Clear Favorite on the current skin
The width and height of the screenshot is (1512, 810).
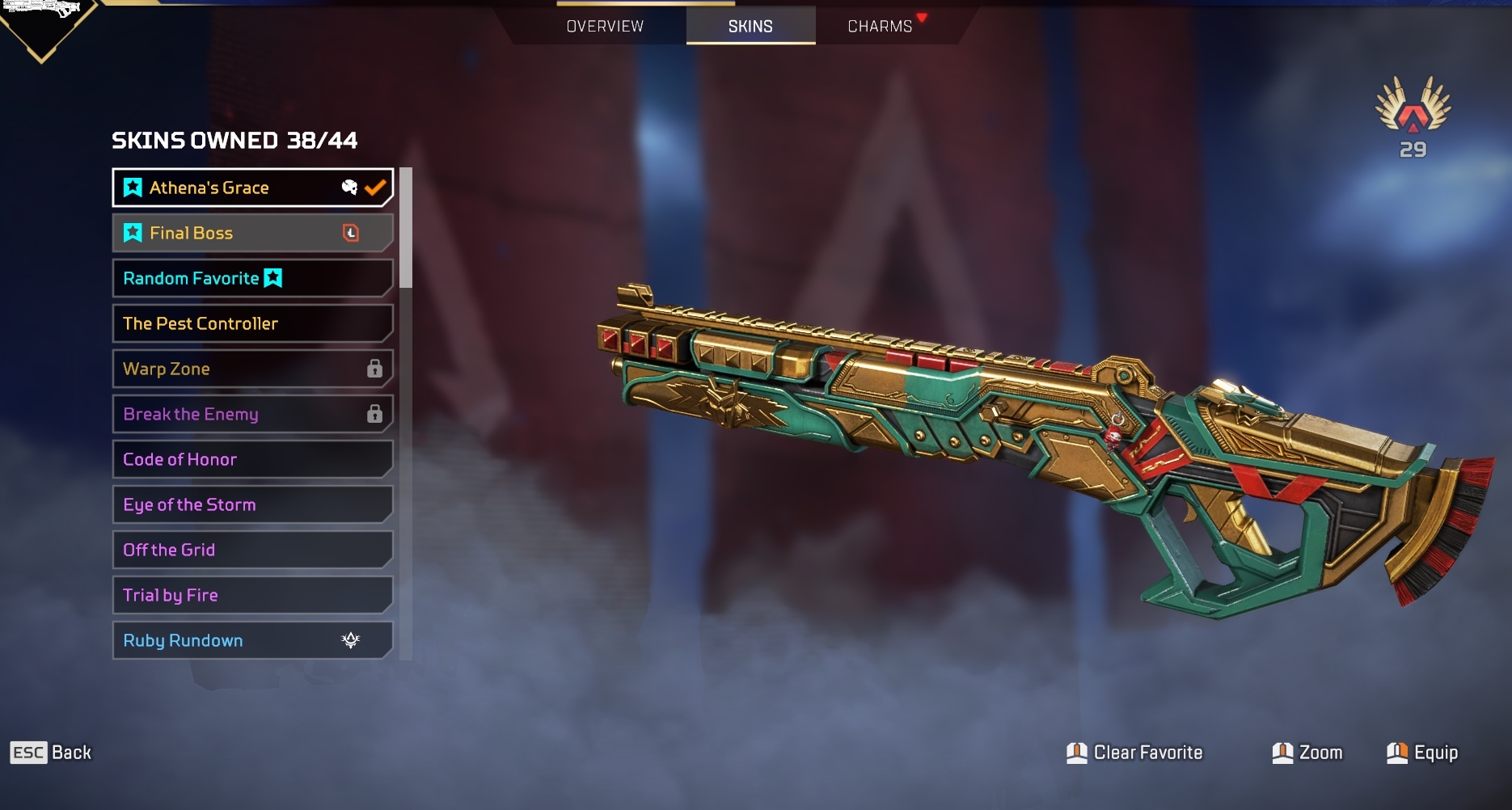point(1135,753)
